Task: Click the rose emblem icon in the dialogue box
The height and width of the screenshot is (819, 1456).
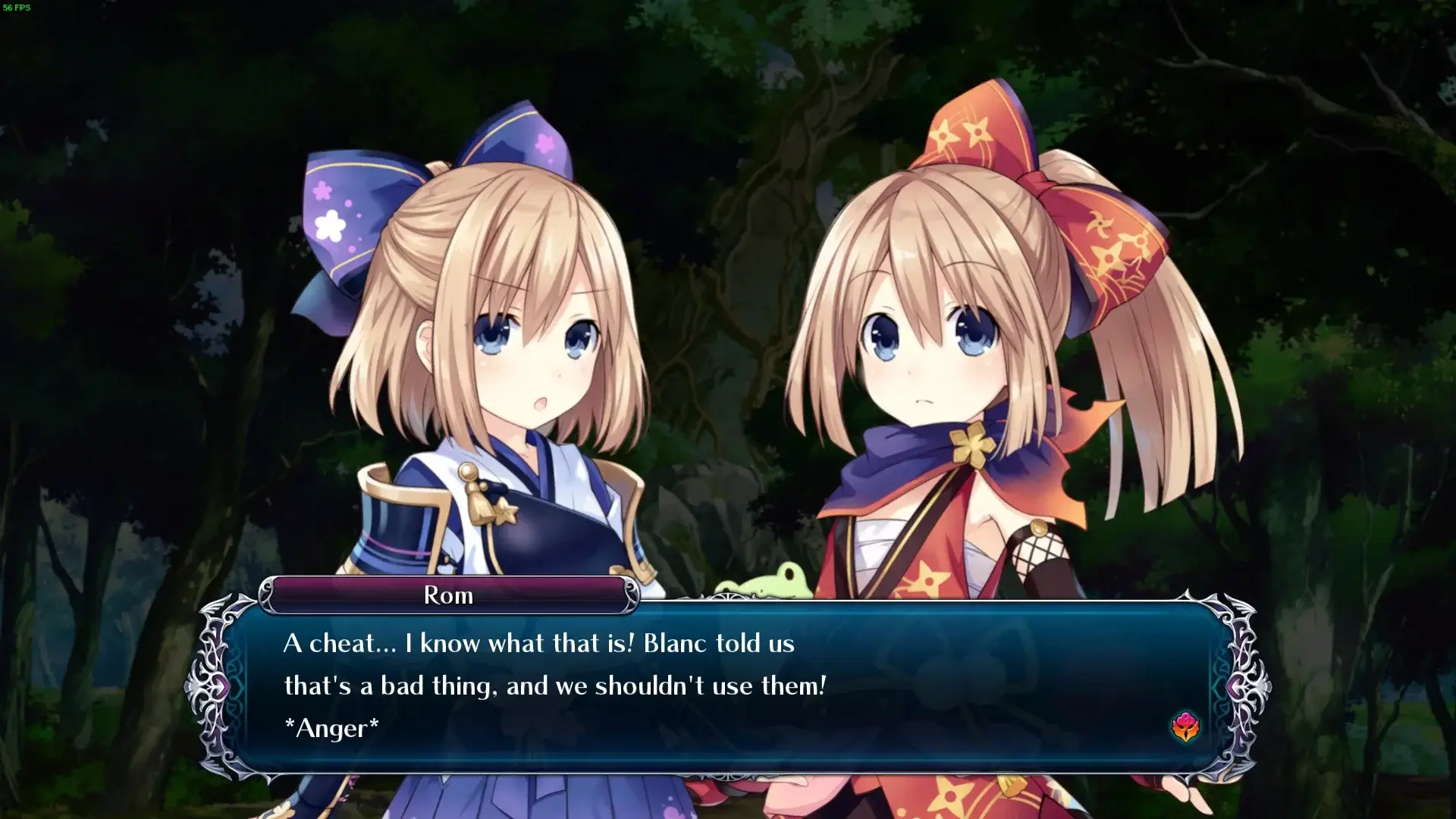Action: [x=1187, y=726]
